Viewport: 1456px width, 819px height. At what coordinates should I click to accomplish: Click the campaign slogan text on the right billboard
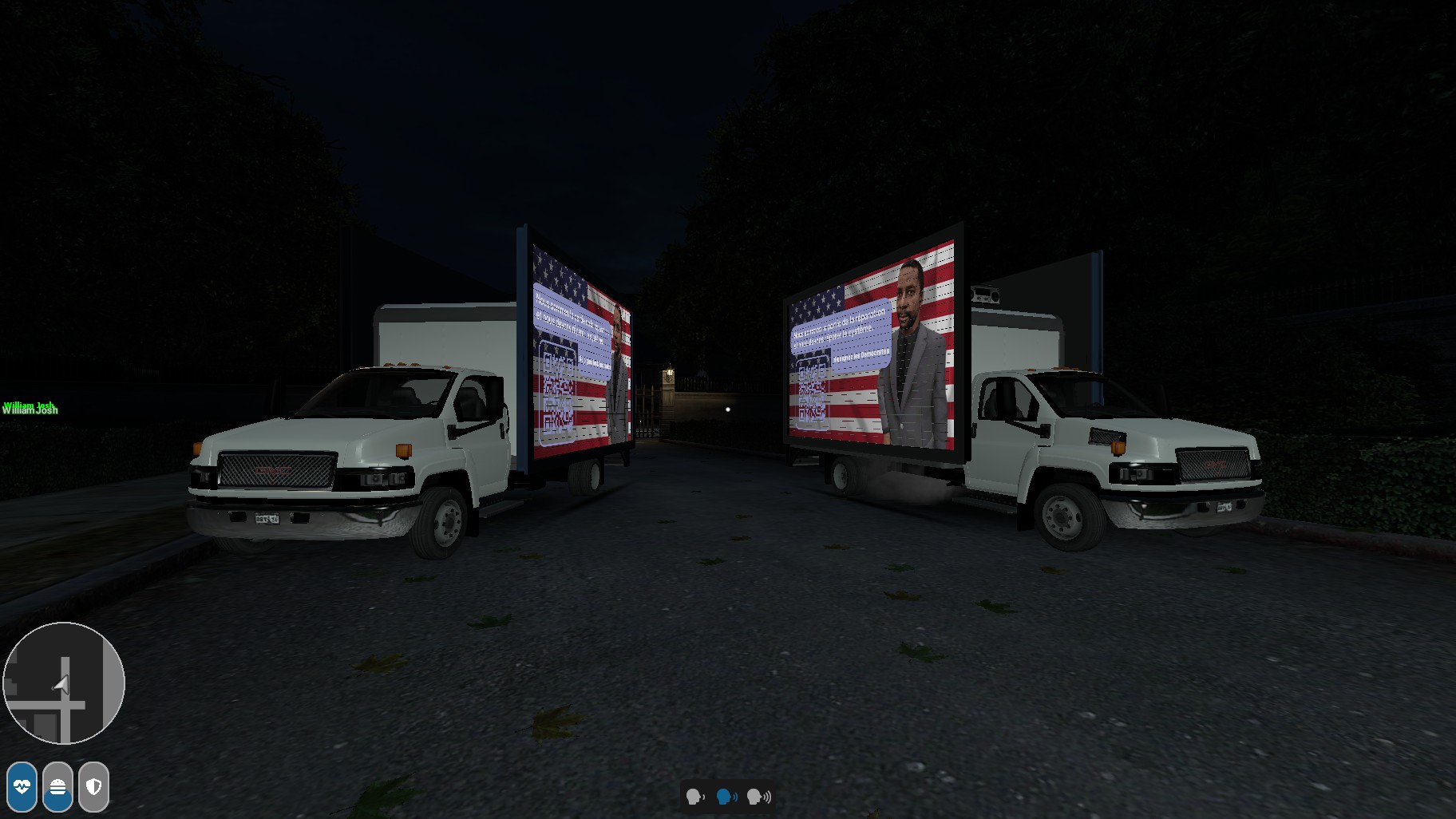838,334
